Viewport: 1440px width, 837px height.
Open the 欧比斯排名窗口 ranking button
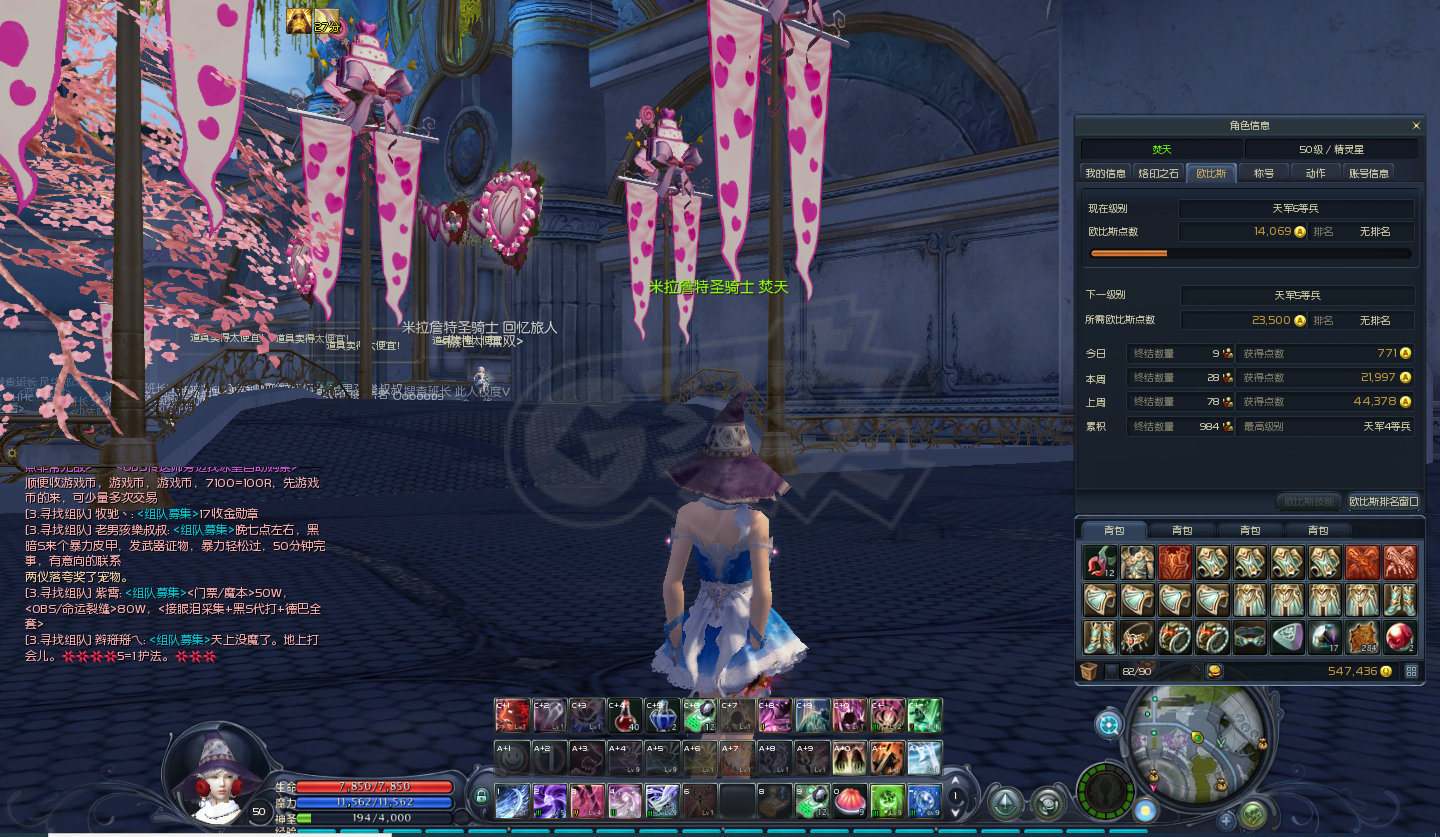[x=1383, y=501]
